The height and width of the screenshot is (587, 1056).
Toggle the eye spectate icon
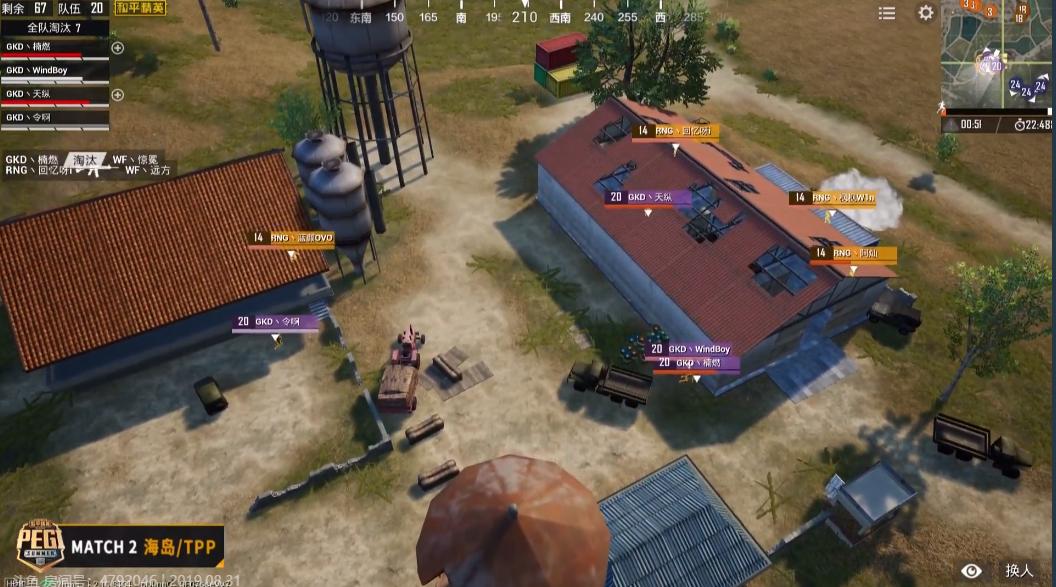pos(971,570)
